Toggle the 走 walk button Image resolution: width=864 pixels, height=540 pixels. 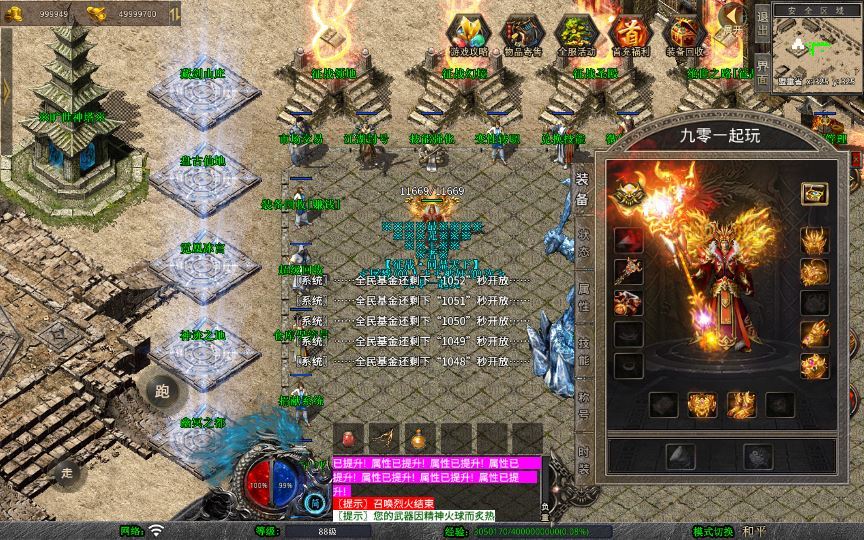coord(67,473)
